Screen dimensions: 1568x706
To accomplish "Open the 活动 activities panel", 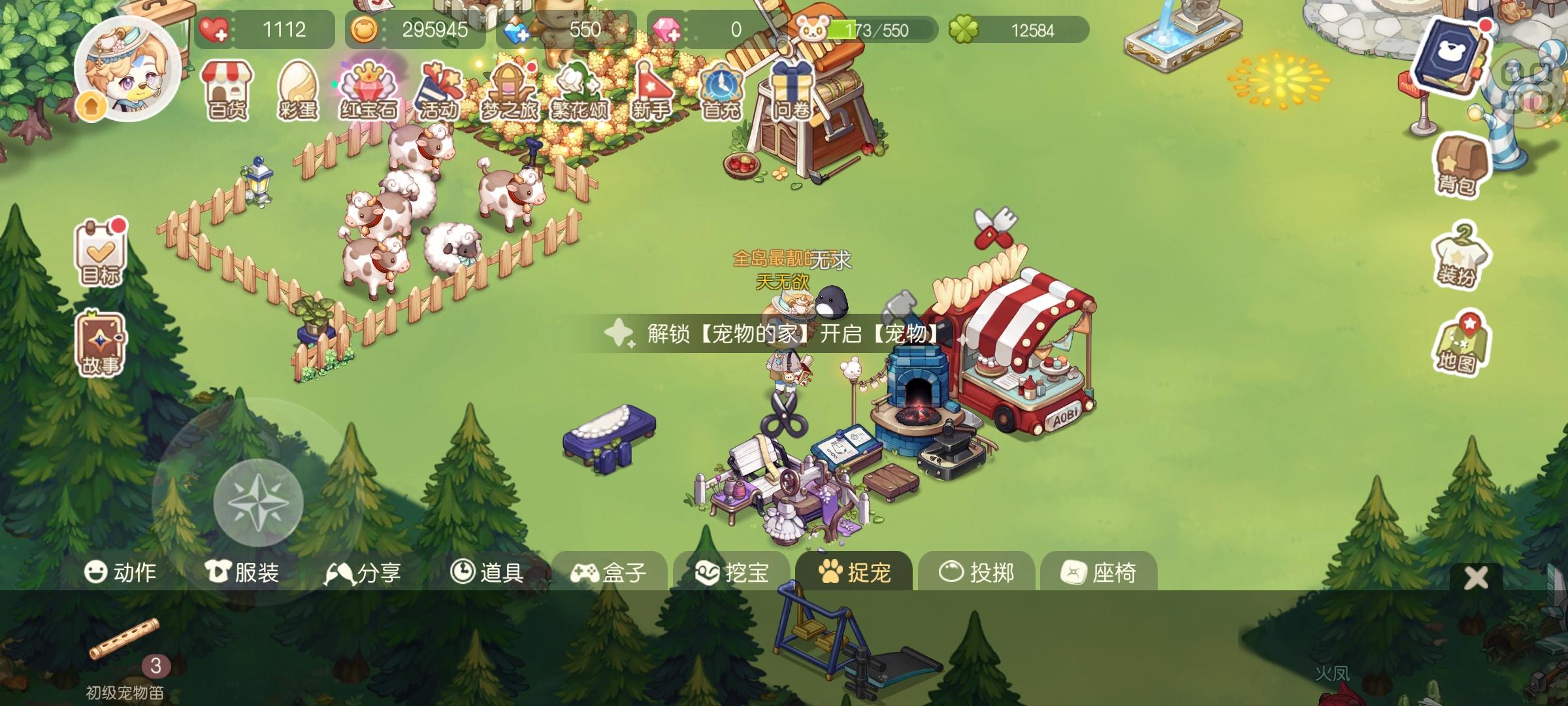I will pos(441,90).
